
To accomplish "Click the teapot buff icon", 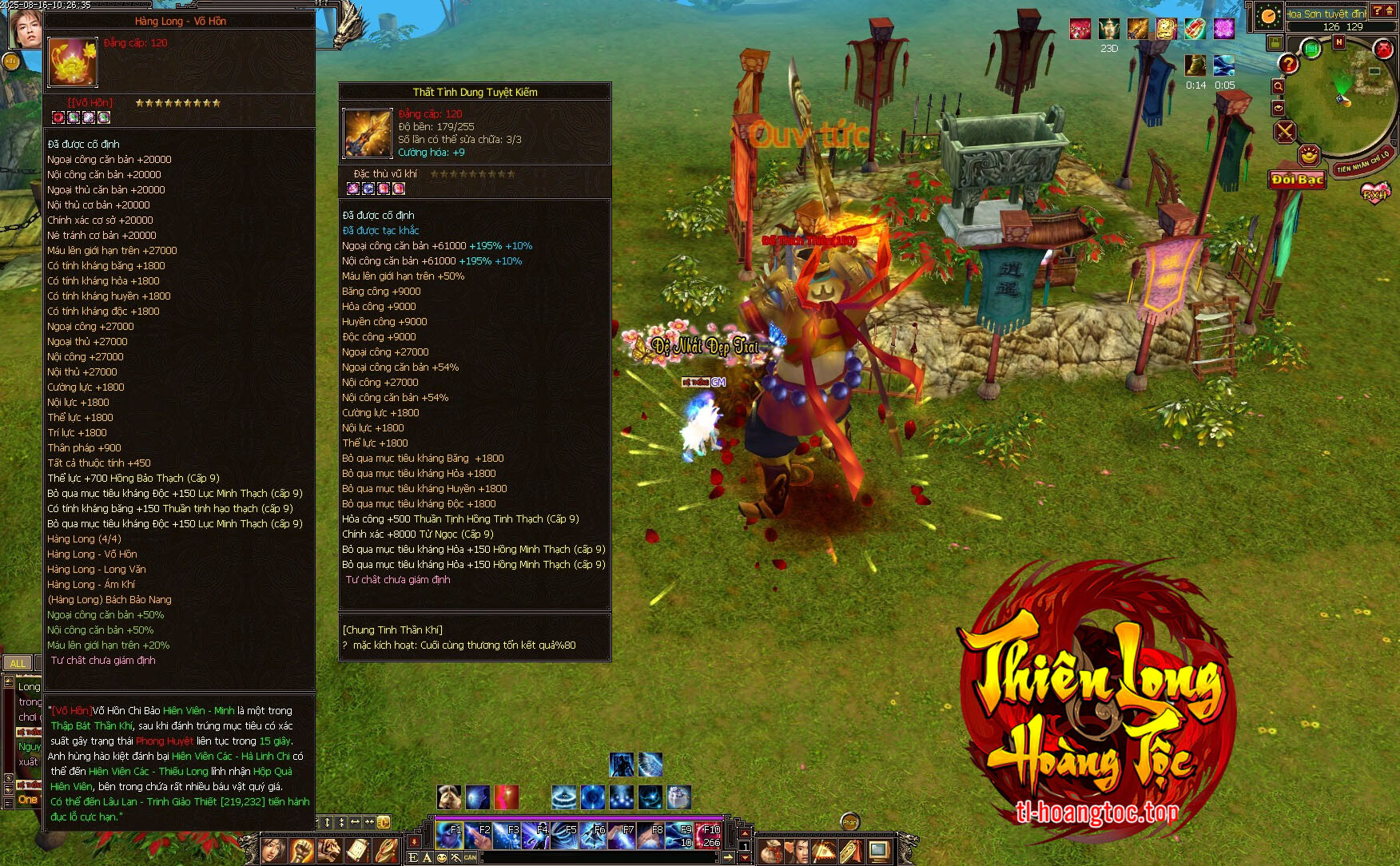I will [x=1109, y=30].
